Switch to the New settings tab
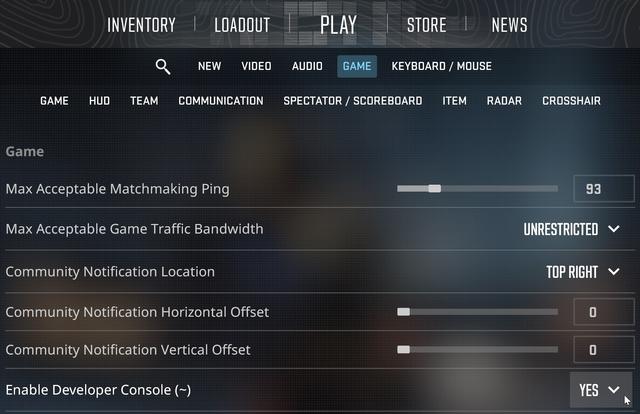 coord(209,67)
